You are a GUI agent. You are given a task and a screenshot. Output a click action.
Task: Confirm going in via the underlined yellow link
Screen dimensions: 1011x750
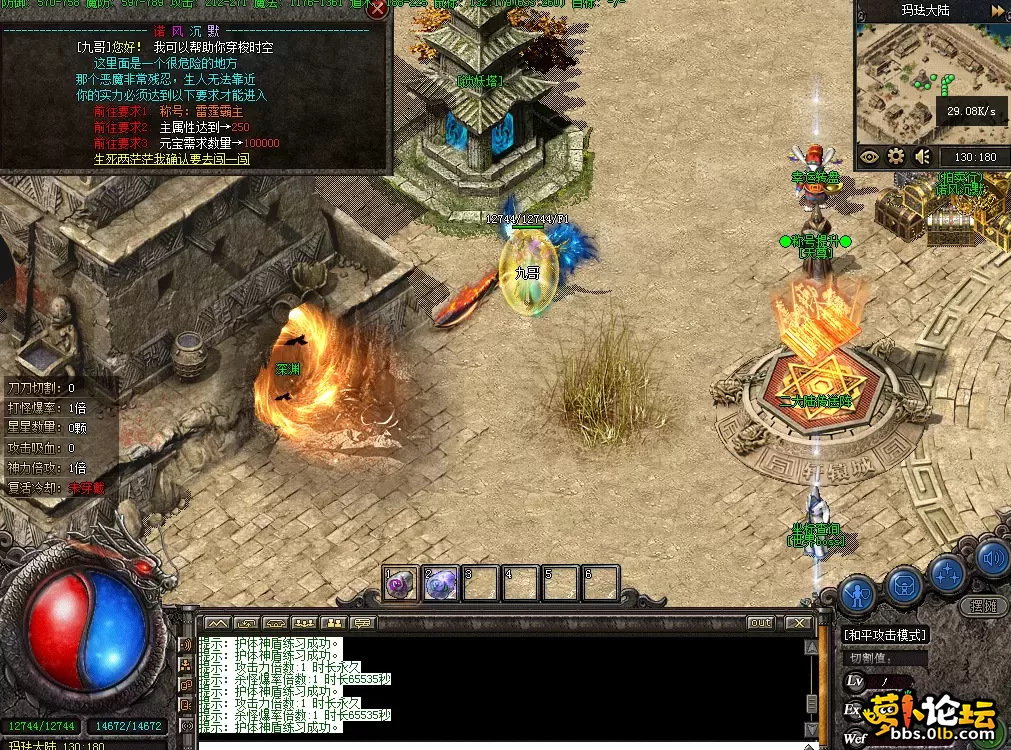(172, 159)
